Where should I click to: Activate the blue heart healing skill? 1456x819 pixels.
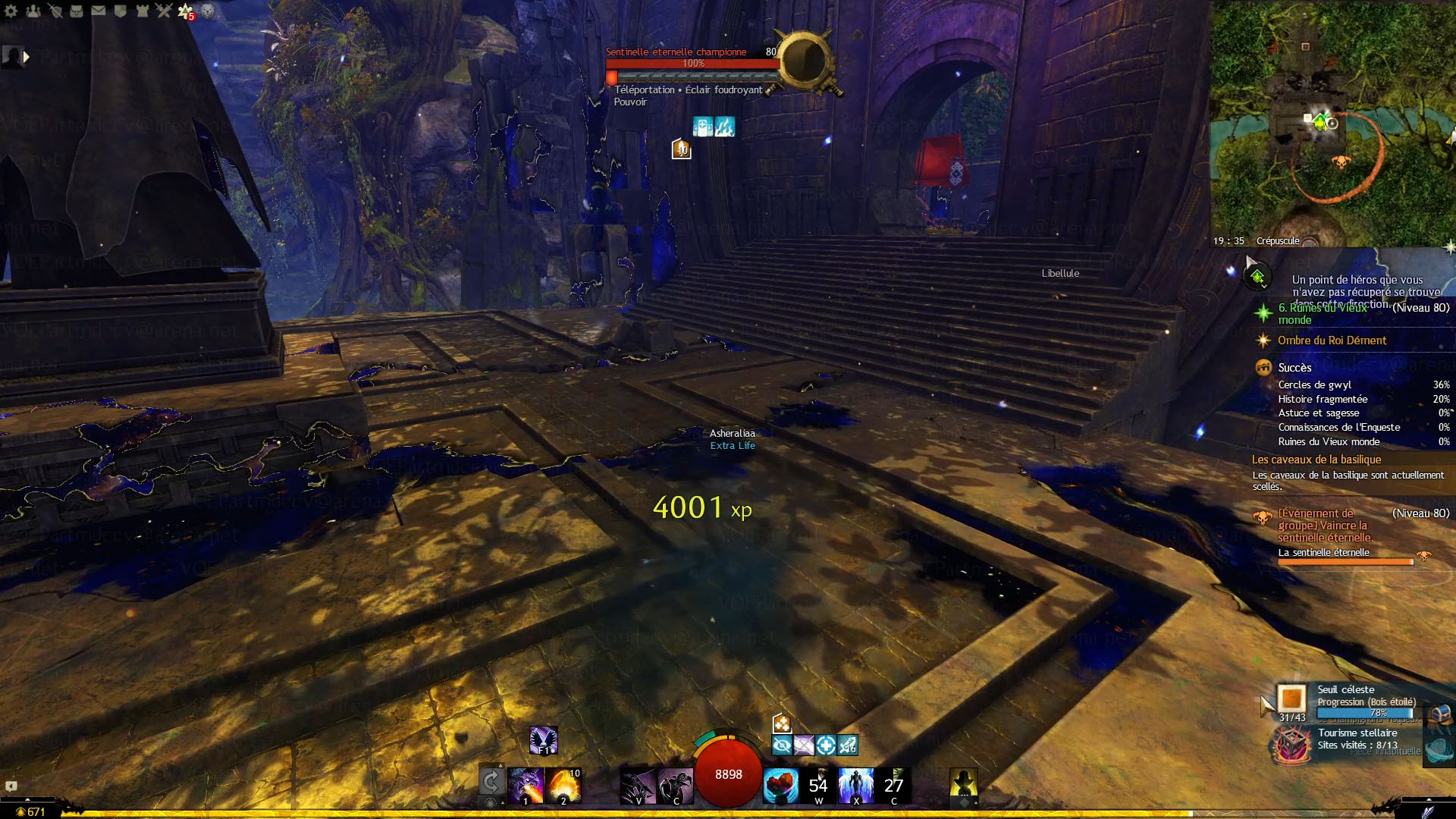[x=780, y=785]
